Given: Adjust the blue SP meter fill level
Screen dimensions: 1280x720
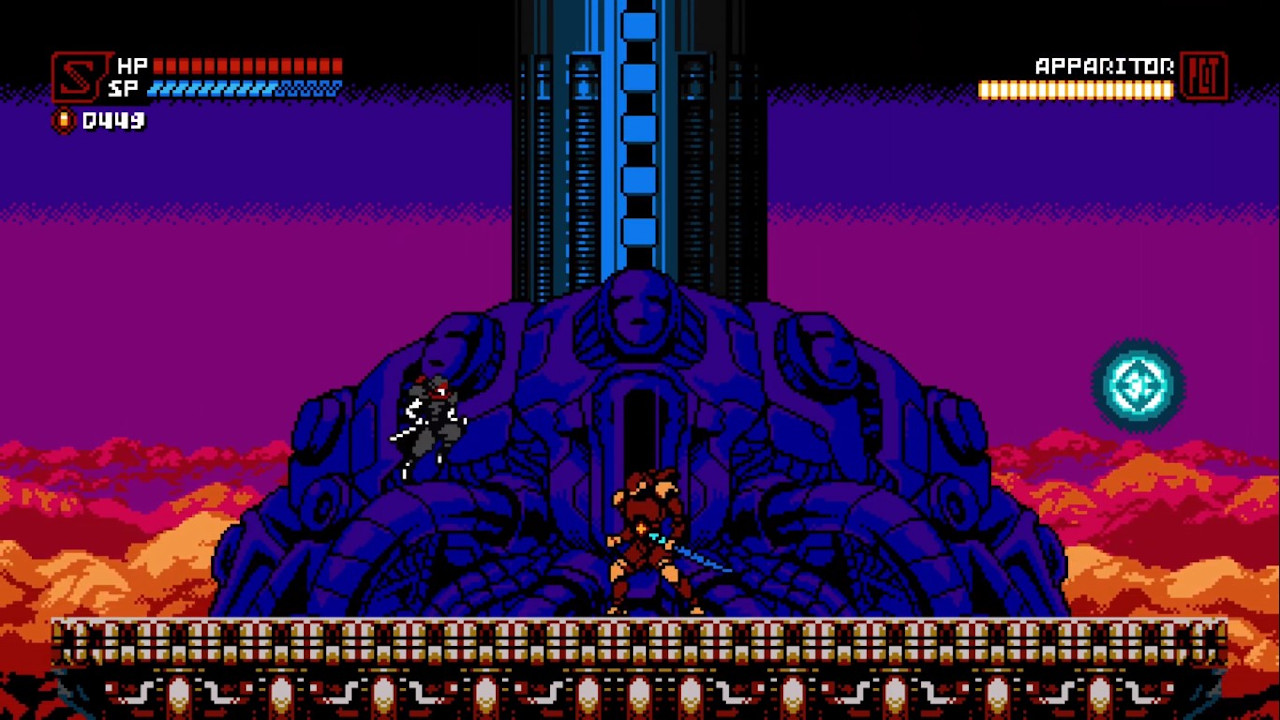Looking at the screenshot, I should (x=250, y=88).
